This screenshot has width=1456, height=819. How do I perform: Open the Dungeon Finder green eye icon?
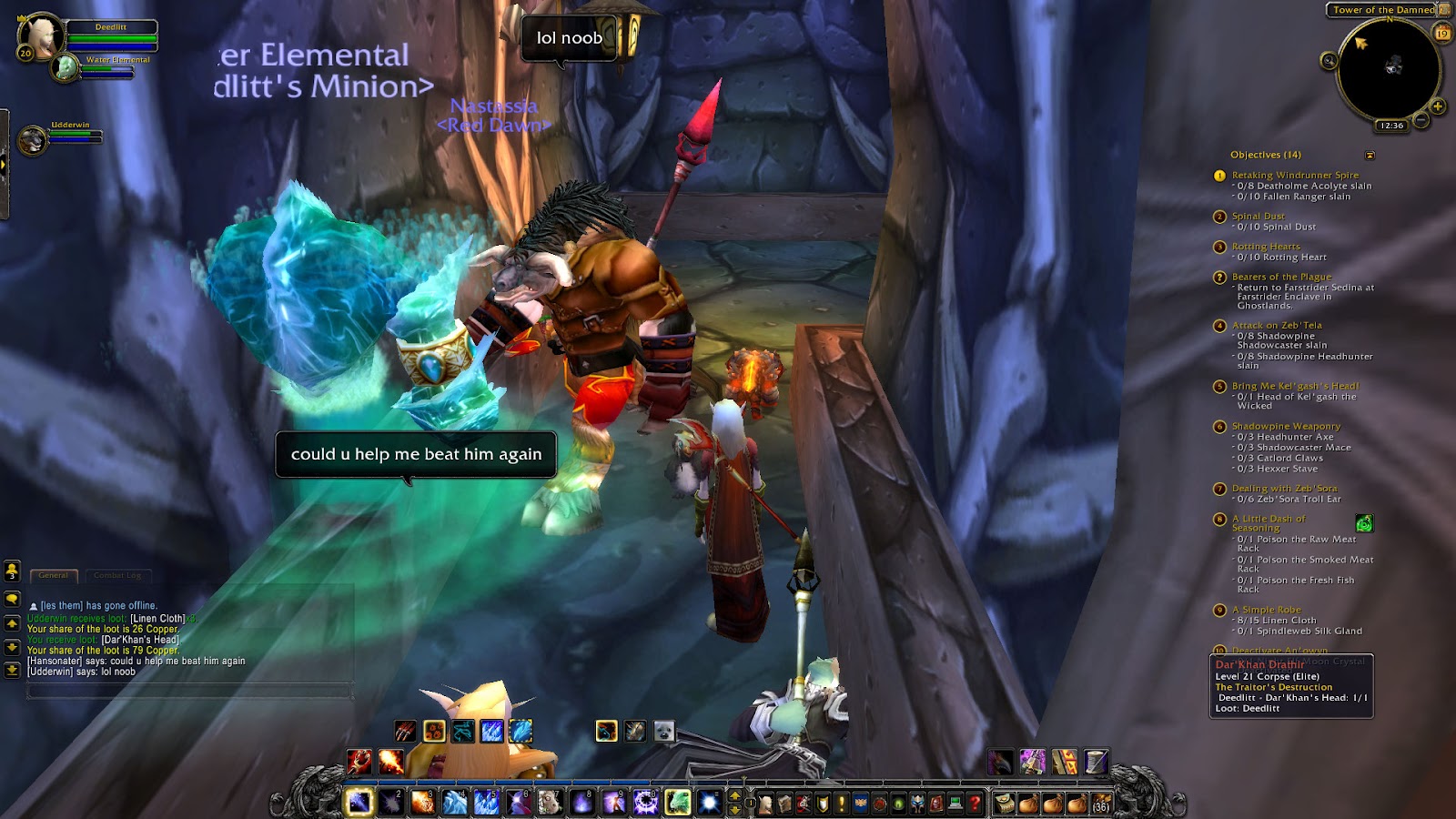coord(899,803)
